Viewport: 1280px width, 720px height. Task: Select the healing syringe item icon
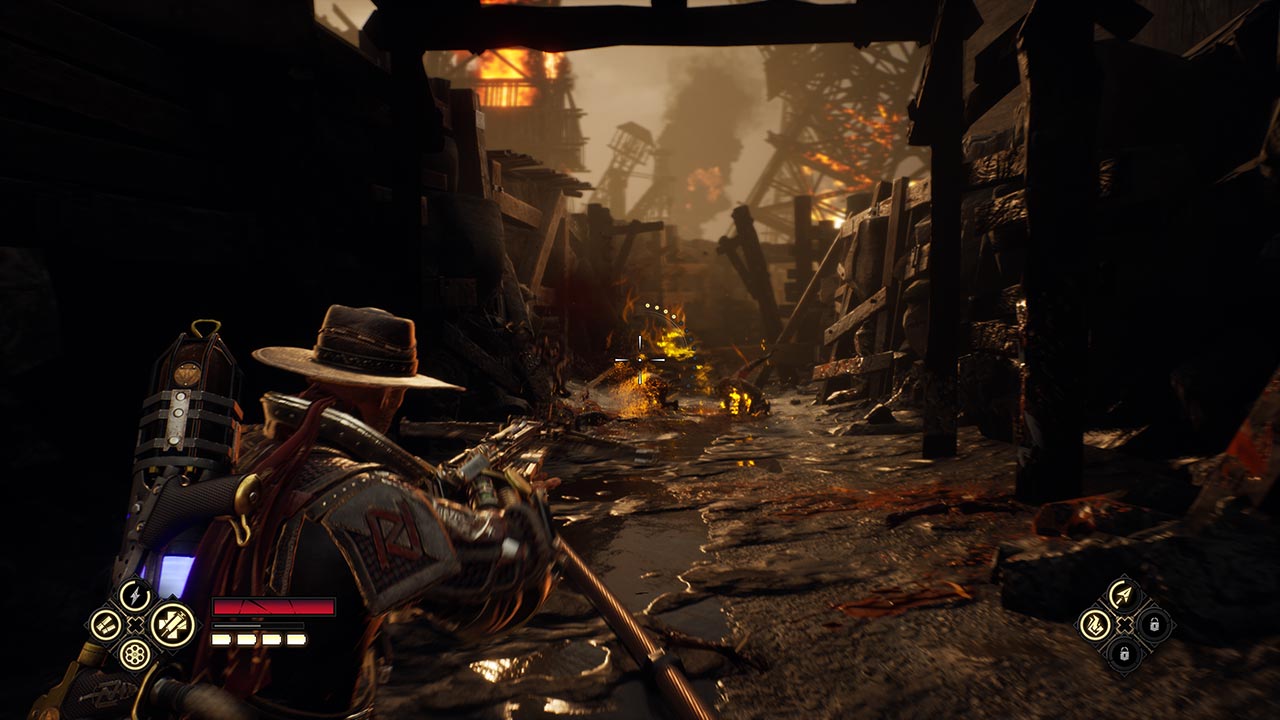(172, 625)
